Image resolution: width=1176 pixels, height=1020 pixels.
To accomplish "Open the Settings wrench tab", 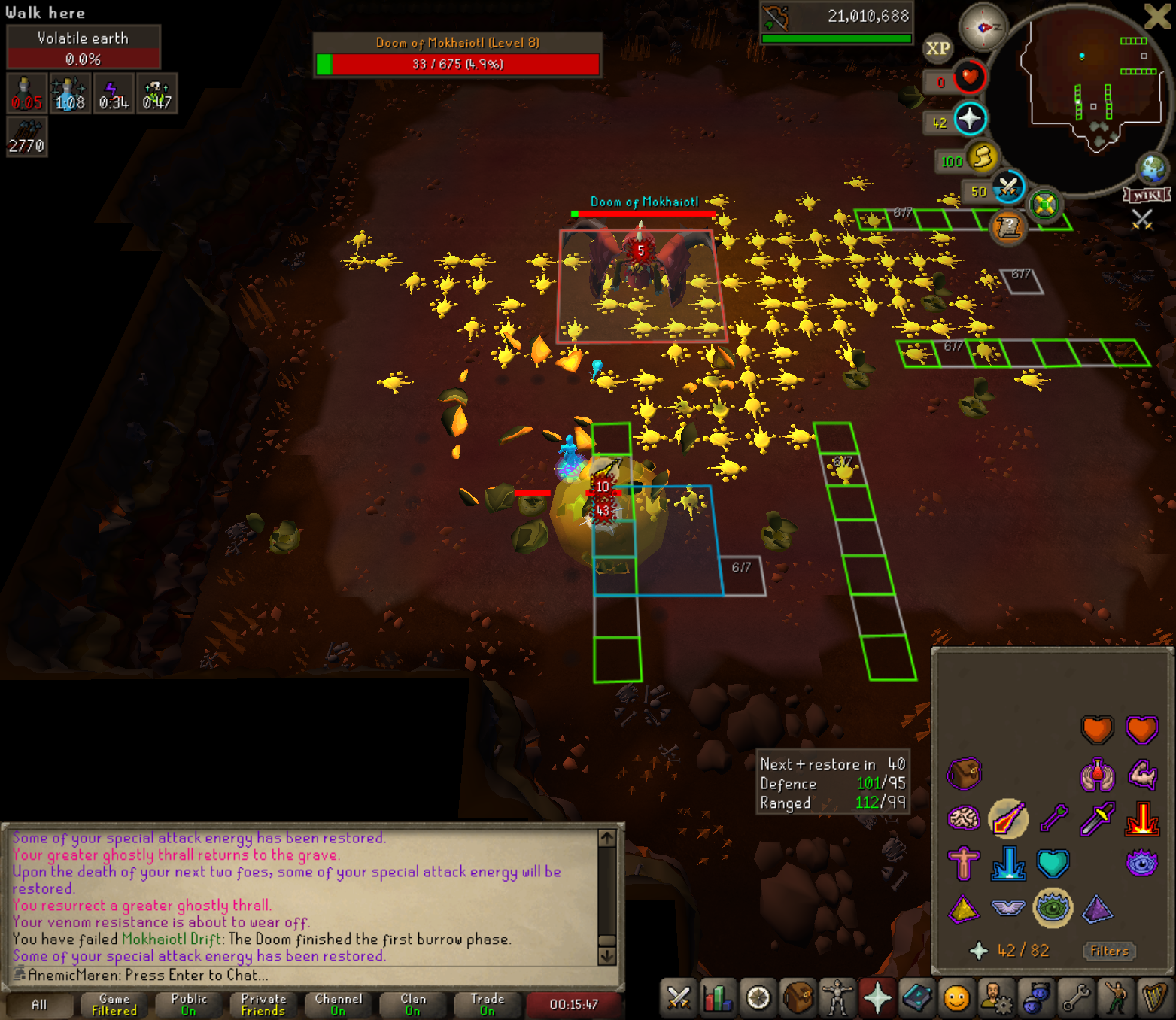I will tap(1077, 998).
